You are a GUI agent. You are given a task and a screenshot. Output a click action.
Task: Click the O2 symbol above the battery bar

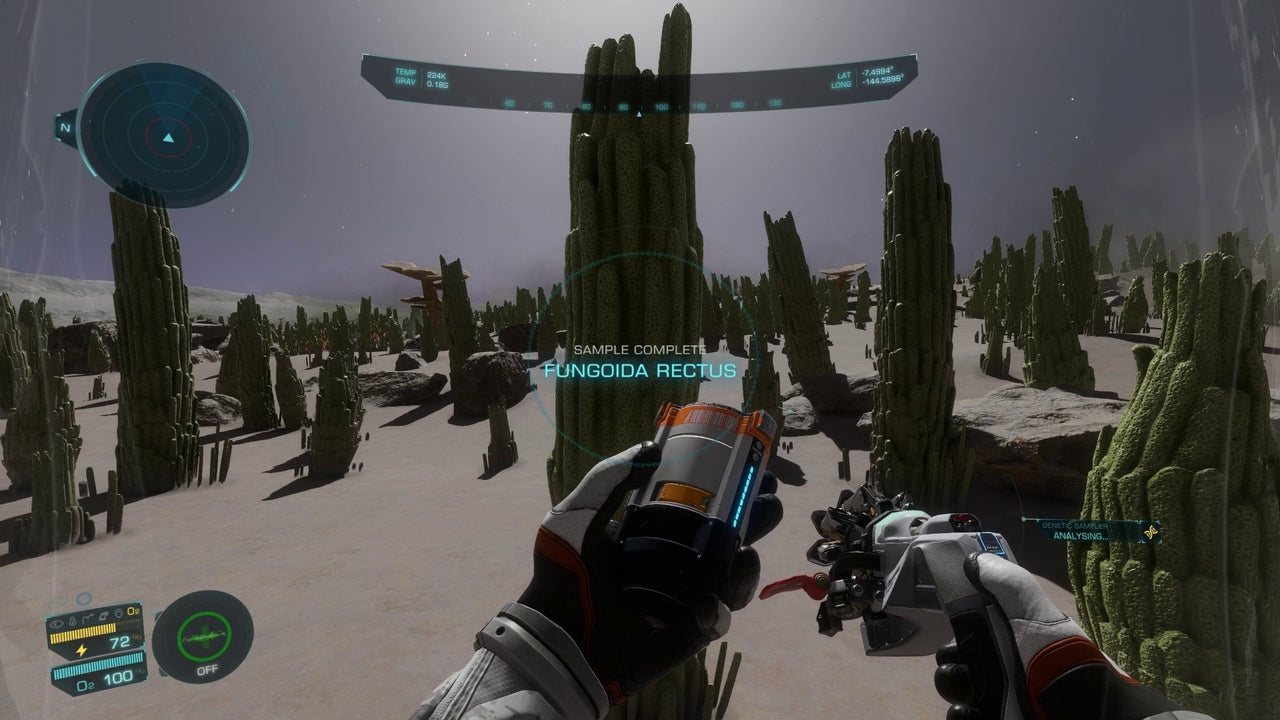[x=133, y=611]
